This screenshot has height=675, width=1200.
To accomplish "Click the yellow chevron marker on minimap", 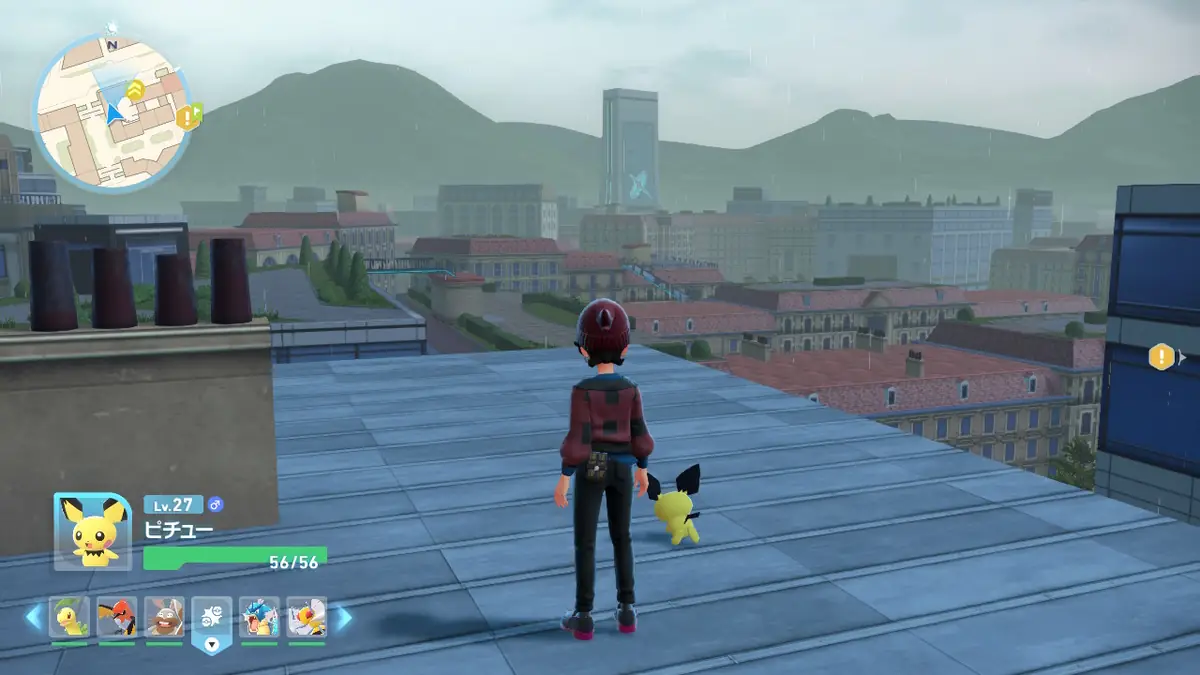I will [x=136, y=91].
